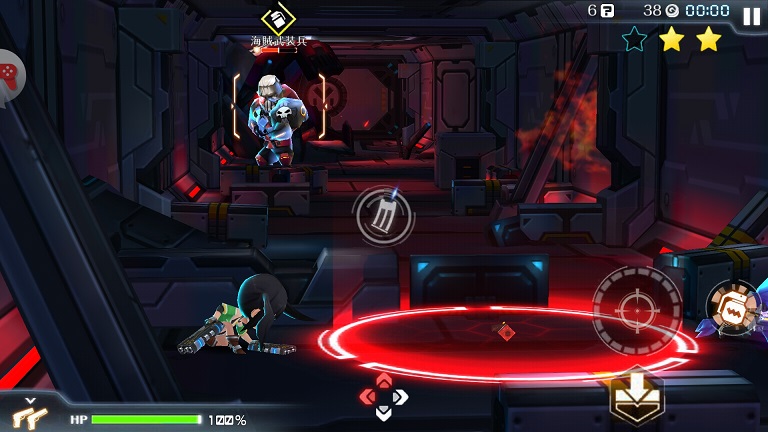Open the red gamepad icon tab
The height and width of the screenshot is (432, 768).
(x=9, y=73)
